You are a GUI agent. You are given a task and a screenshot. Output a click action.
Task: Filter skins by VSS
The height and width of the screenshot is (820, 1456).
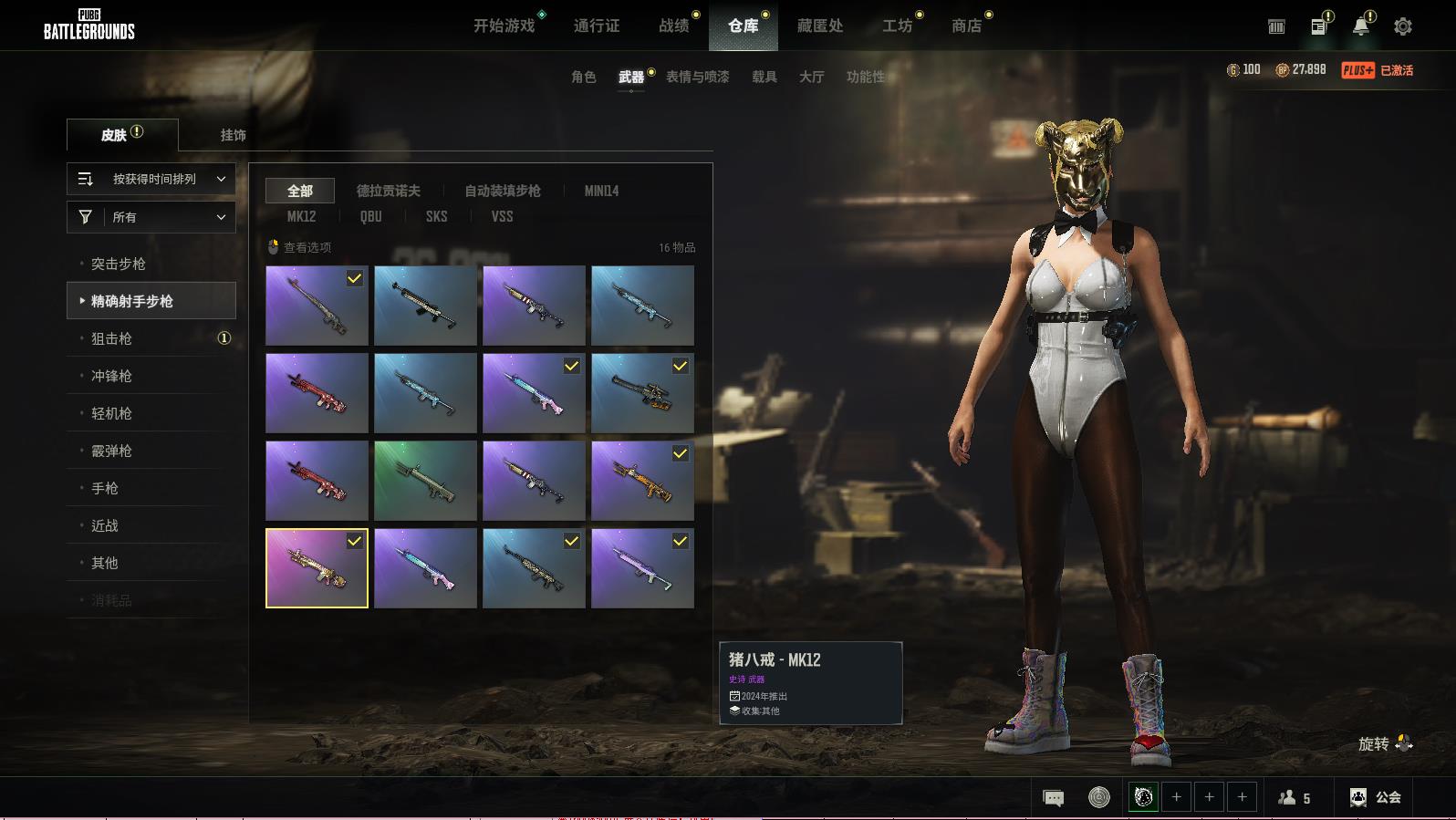point(502,216)
